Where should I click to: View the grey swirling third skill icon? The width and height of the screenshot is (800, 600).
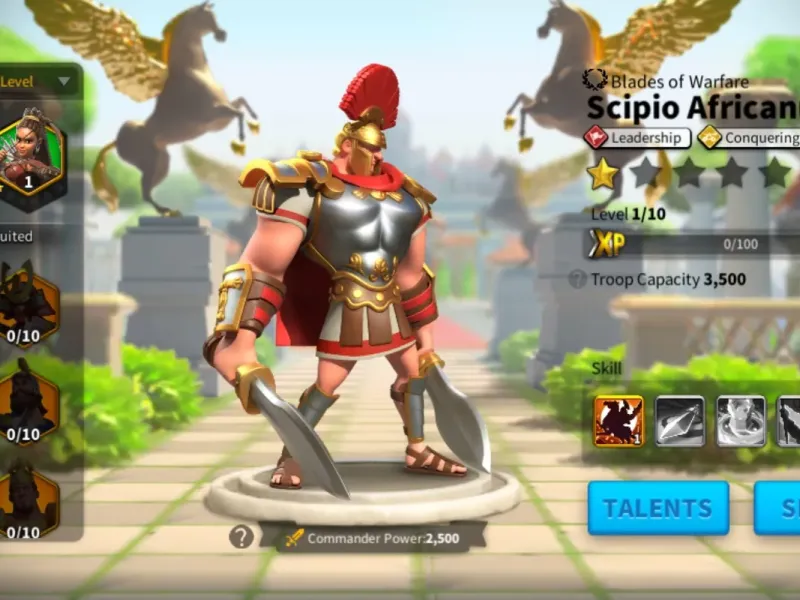click(x=741, y=421)
